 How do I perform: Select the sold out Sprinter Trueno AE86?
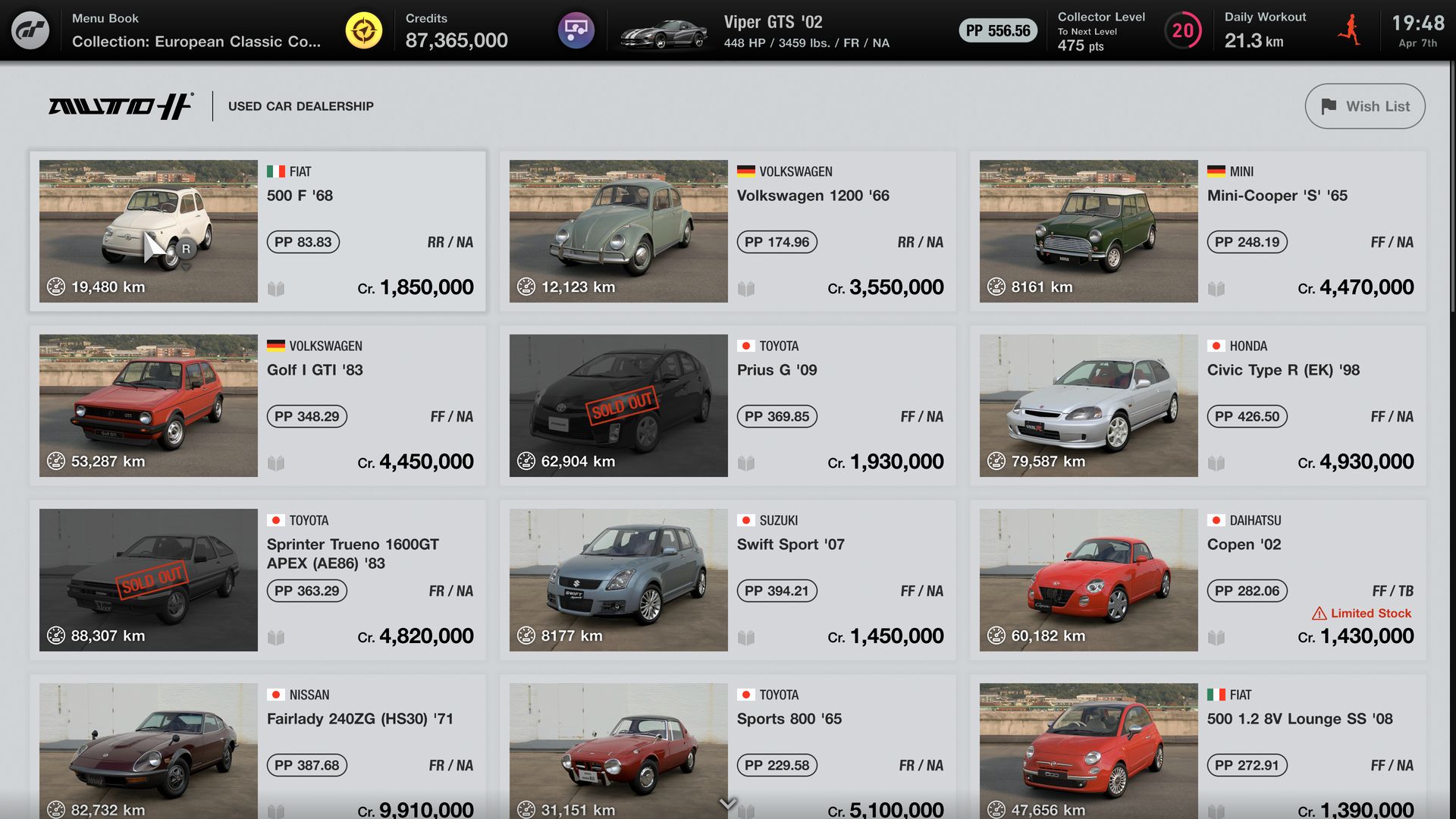point(258,579)
